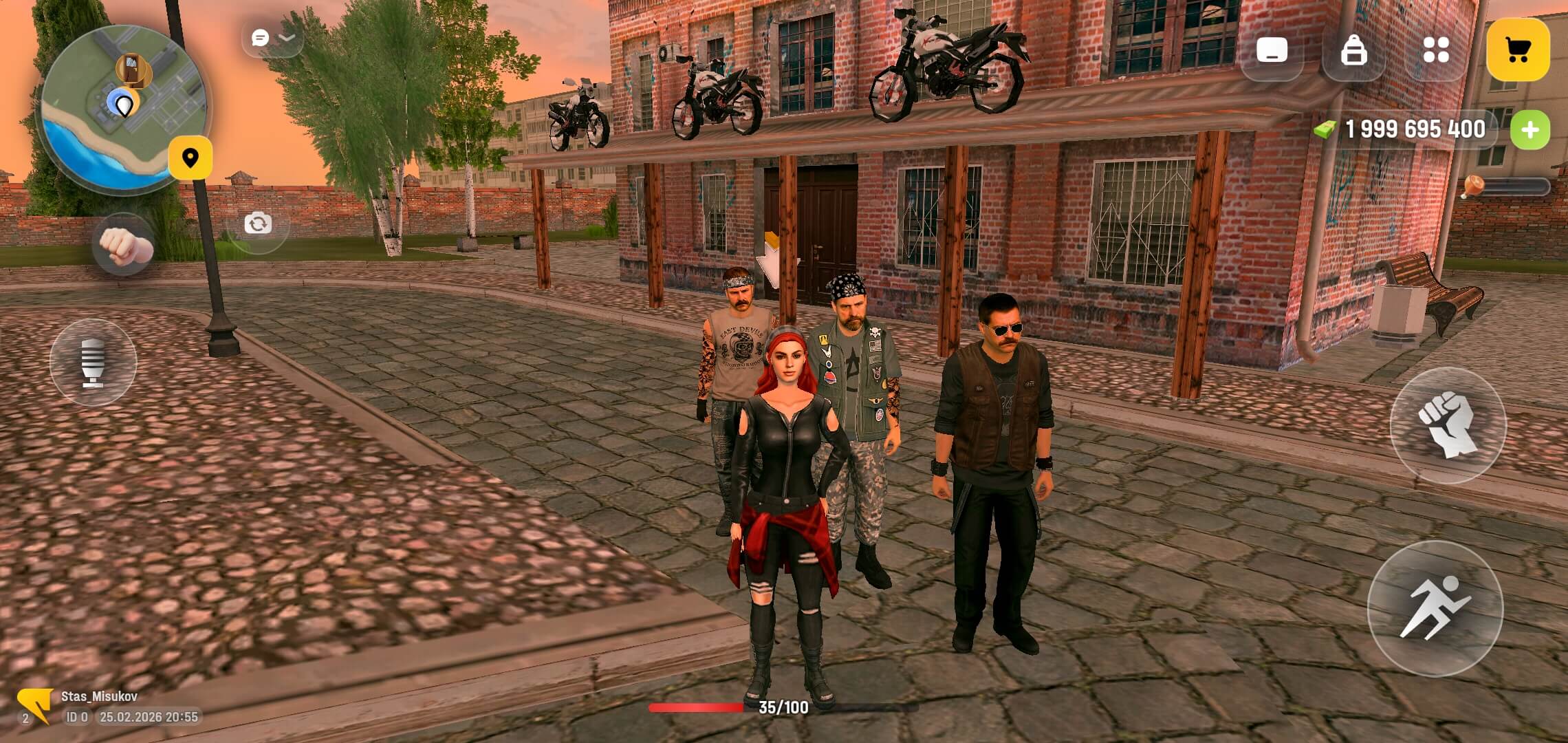Select the fist weapon slot icon
The width and height of the screenshot is (1568, 743).
[x=124, y=246]
